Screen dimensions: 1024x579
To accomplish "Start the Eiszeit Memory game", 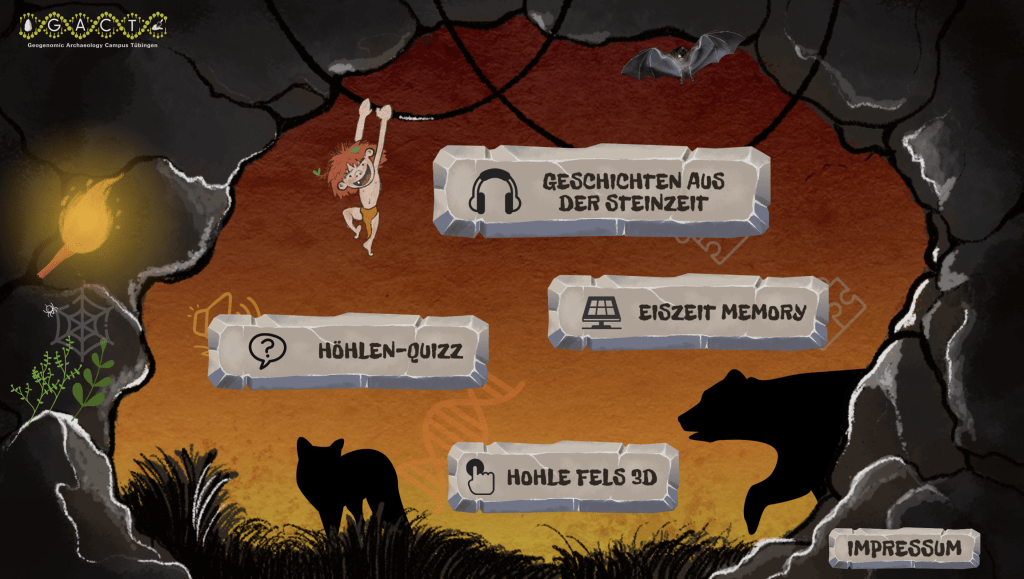I will 688,312.
